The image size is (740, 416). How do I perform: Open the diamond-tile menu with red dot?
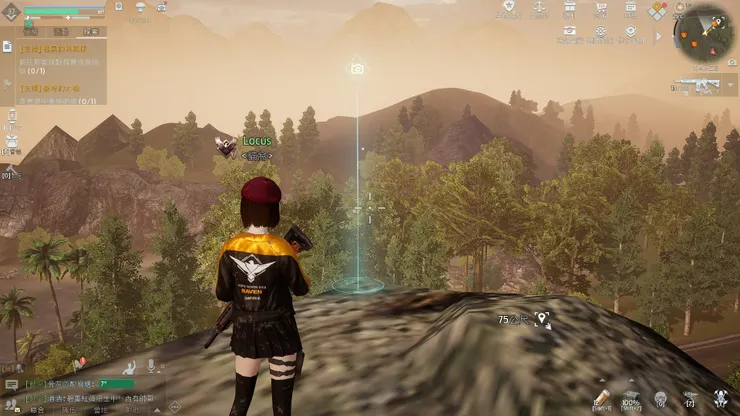pyautogui.click(x=658, y=10)
